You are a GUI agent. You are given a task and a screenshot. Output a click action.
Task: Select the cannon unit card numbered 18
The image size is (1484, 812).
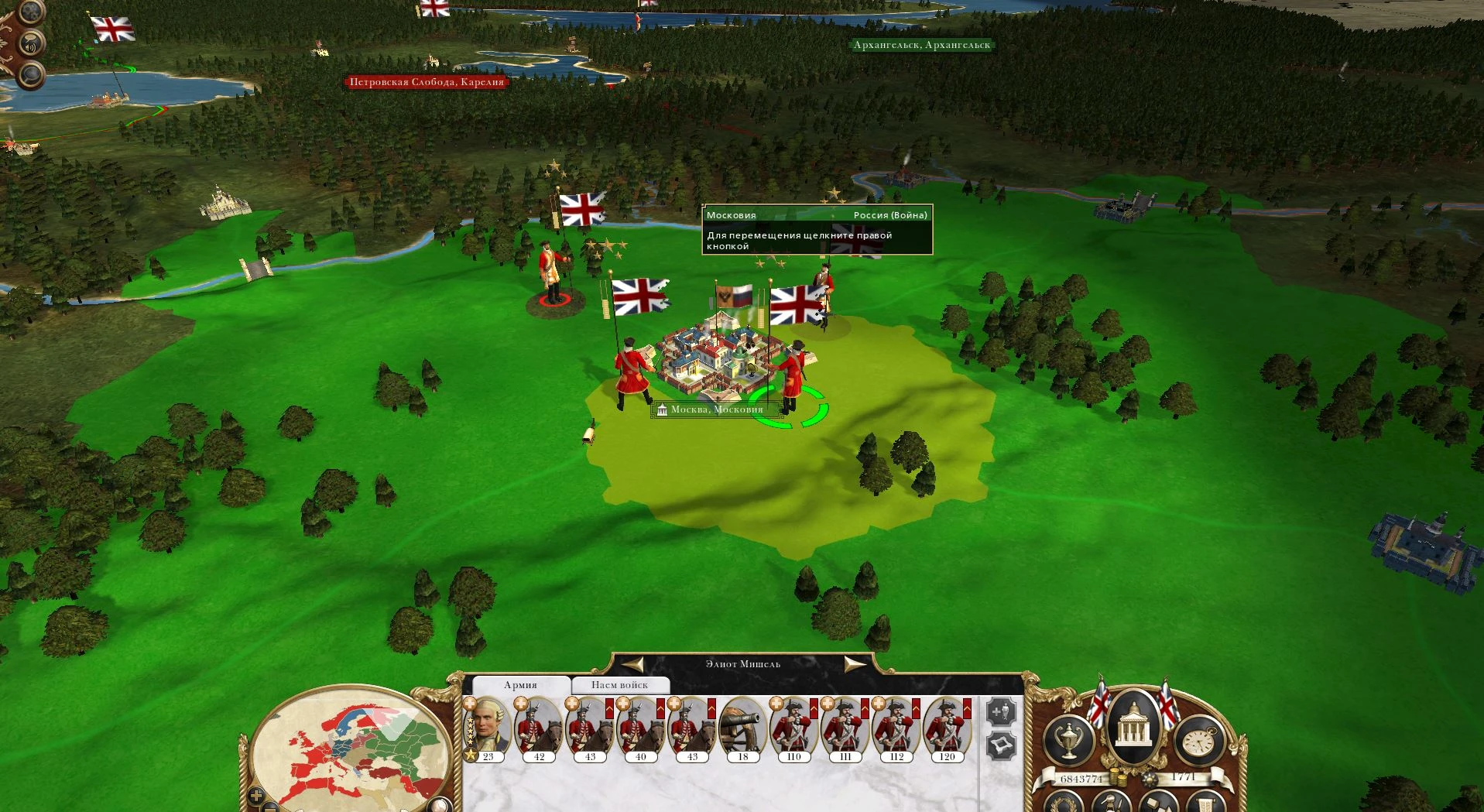[742, 728]
